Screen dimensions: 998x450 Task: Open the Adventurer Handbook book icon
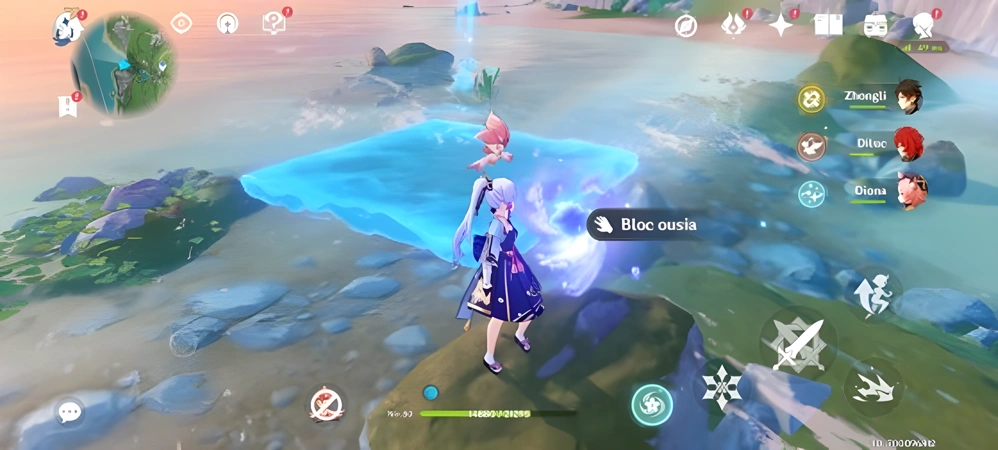[x=828, y=25]
